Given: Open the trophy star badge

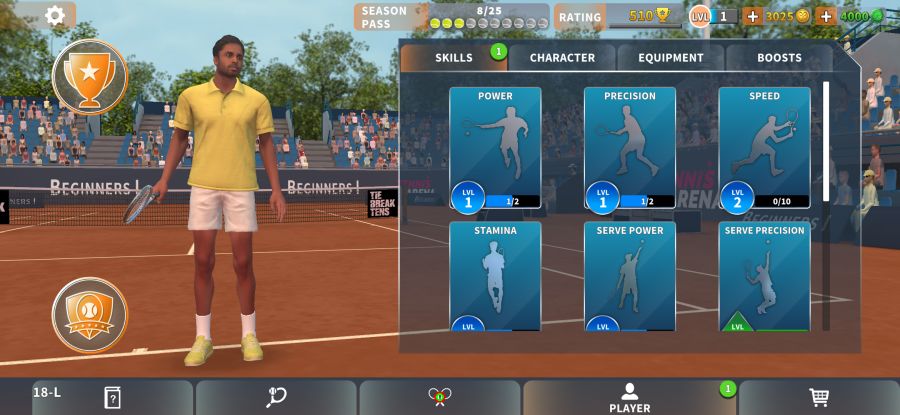Looking at the screenshot, I should (x=90, y=77).
